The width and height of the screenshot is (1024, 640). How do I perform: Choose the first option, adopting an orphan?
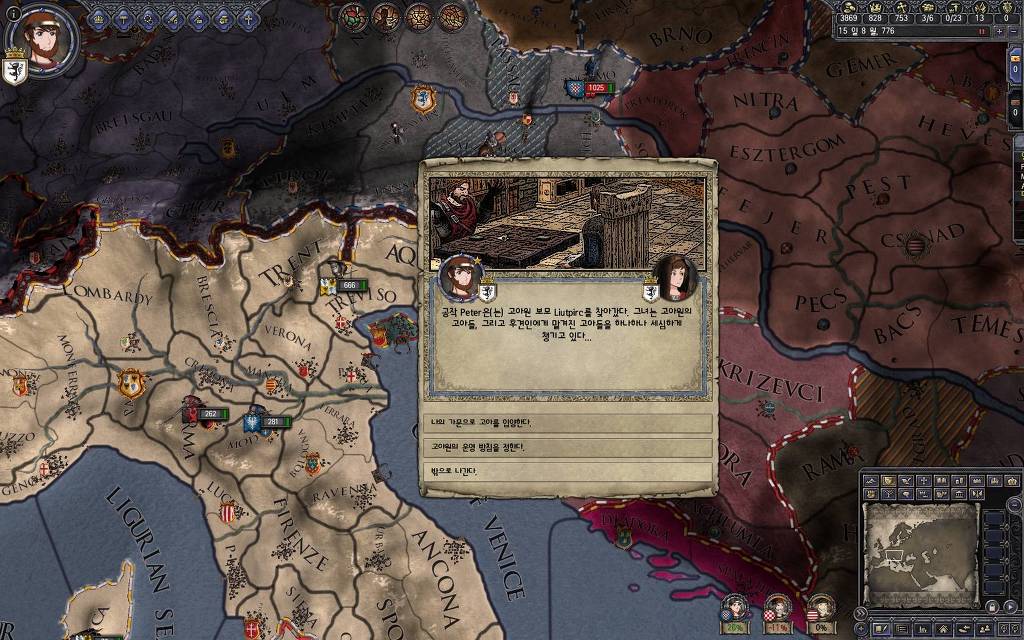567,422
